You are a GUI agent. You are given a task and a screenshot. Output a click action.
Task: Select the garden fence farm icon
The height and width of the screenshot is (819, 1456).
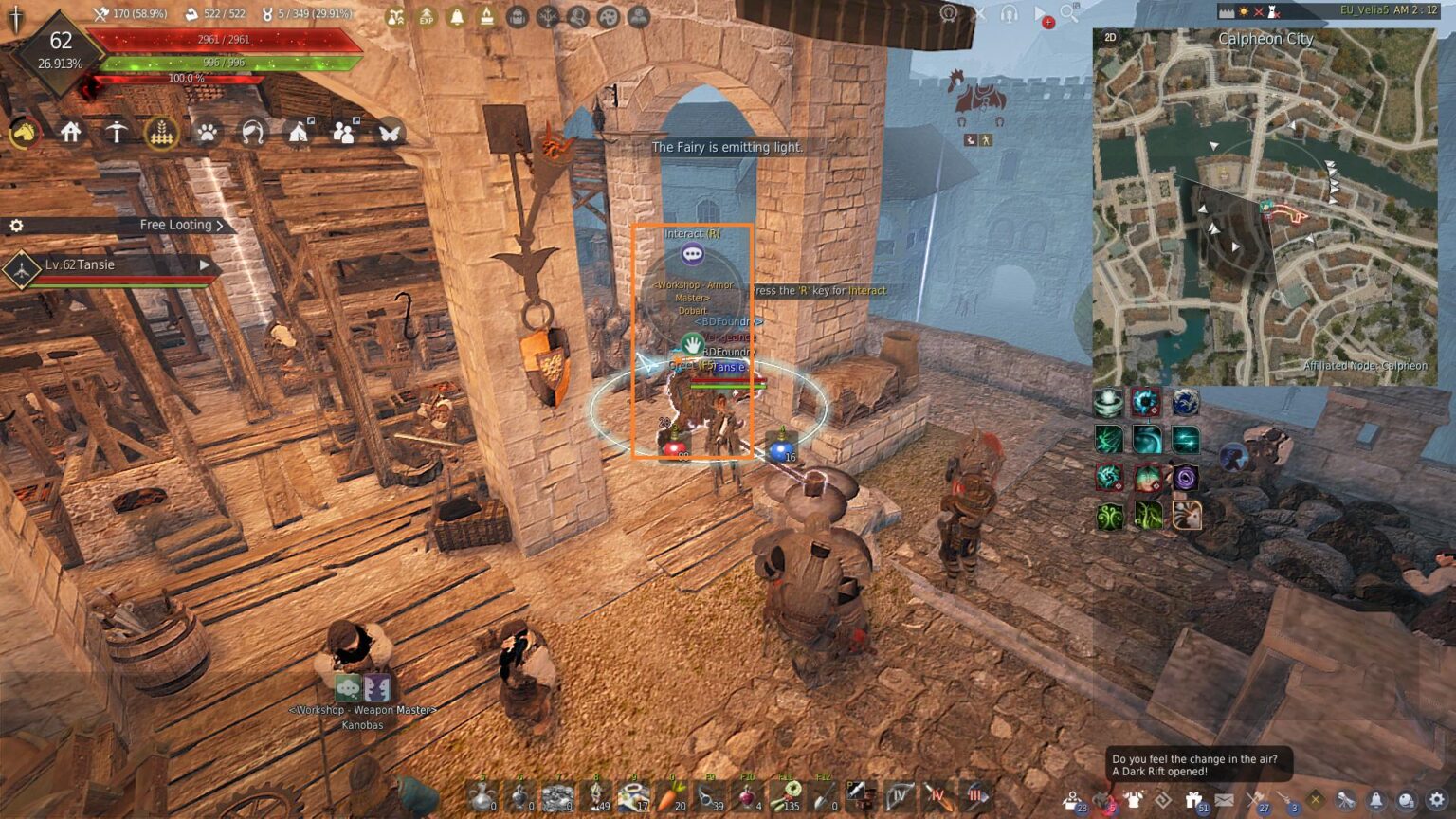point(161,133)
